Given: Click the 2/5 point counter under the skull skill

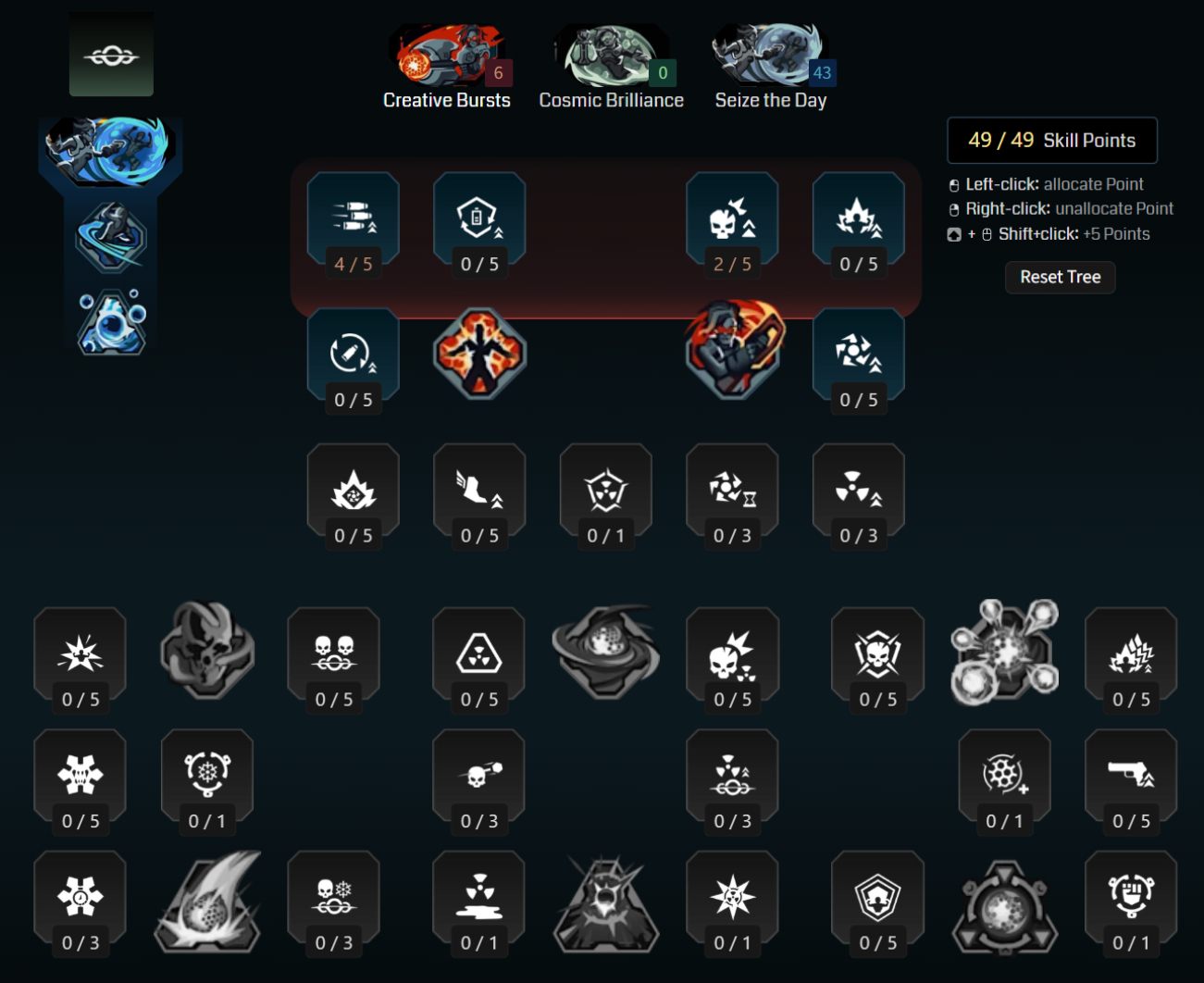Looking at the screenshot, I should [x=733, y=263].
